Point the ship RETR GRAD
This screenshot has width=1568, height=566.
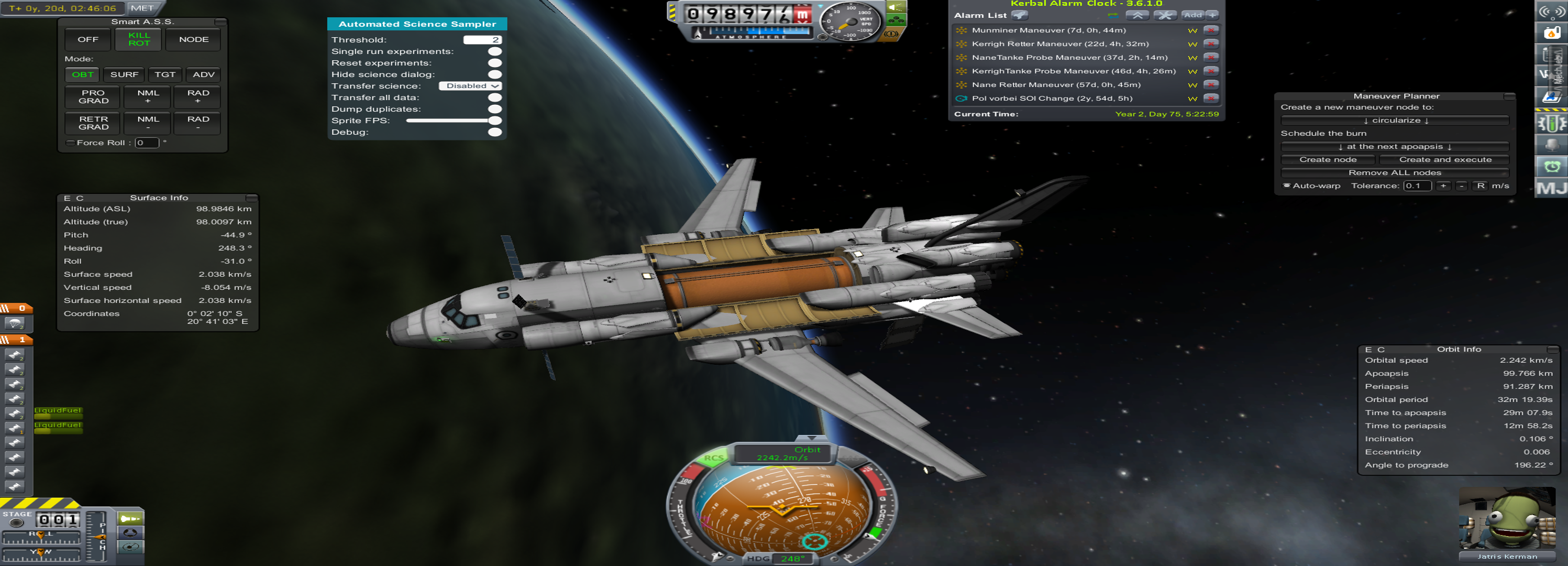94,123
